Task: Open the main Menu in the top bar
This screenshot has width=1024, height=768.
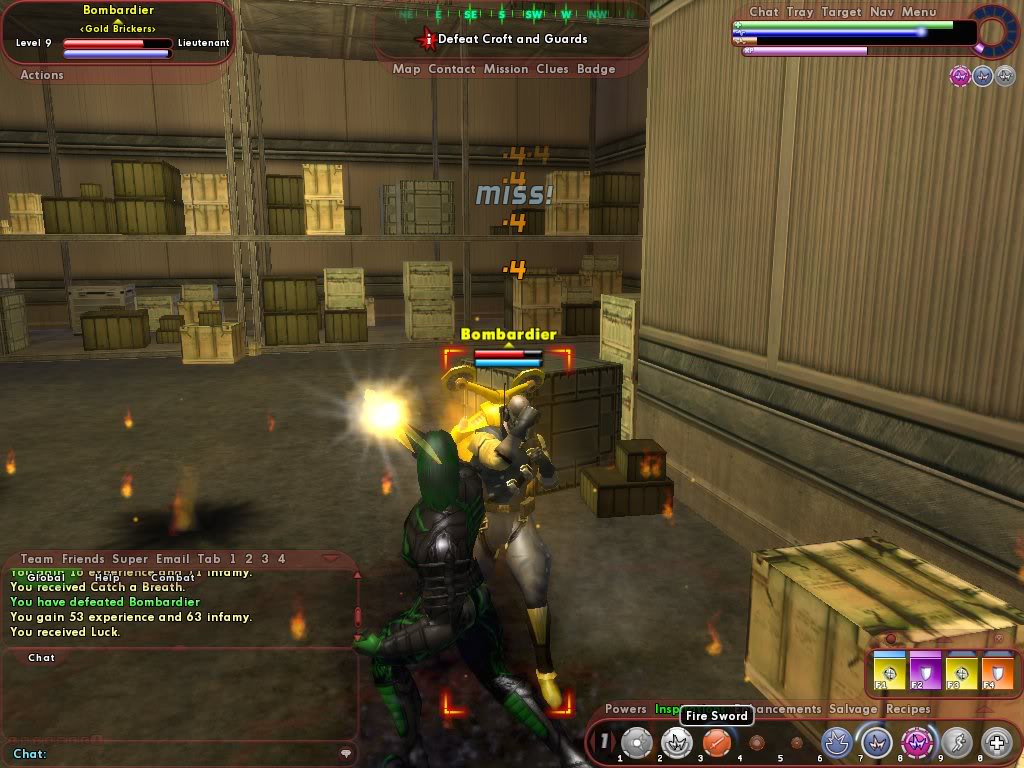Action: coord(919,12)
